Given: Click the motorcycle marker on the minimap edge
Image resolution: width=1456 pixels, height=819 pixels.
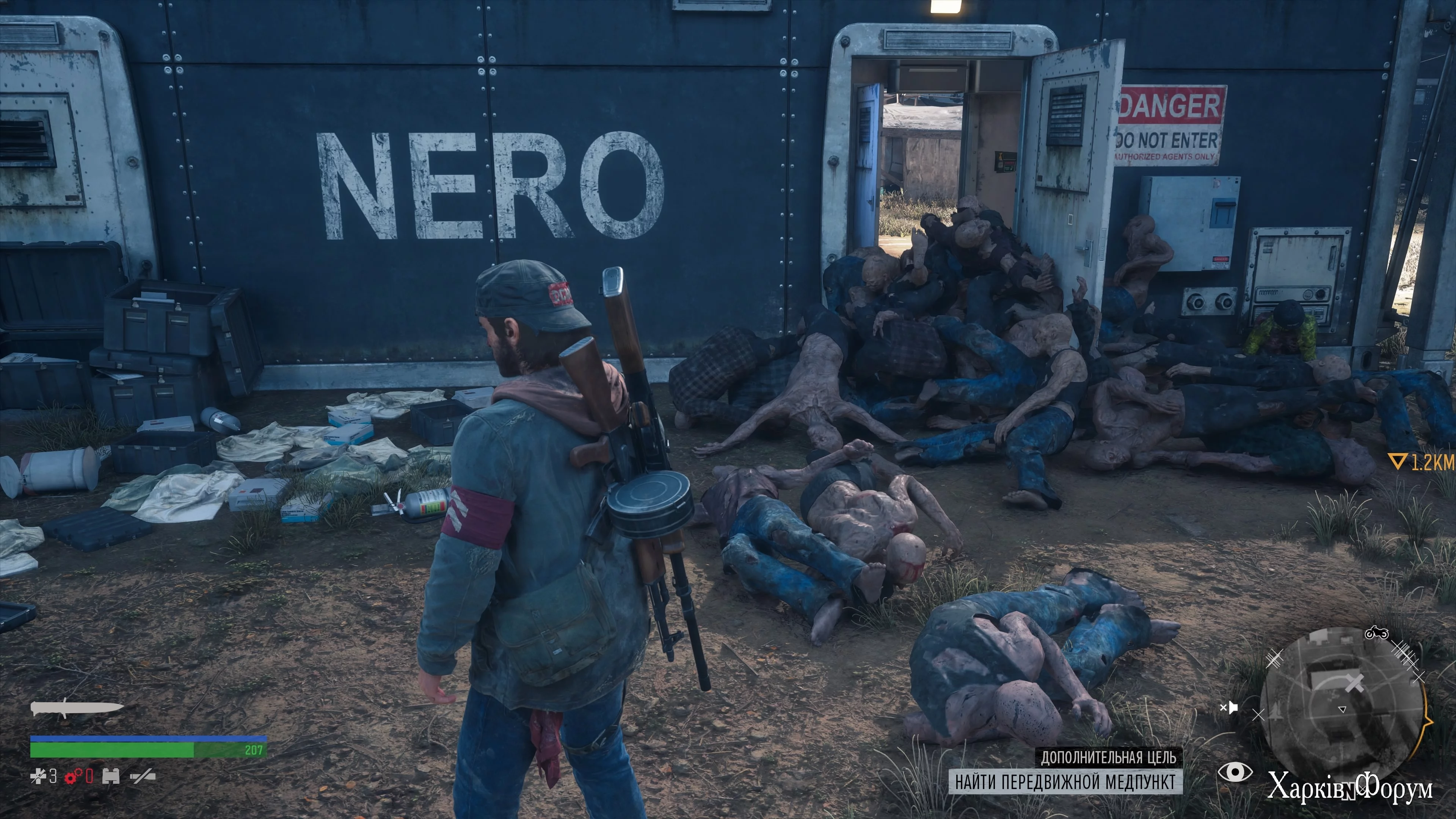Looking at the screenshot, I should (x=1376, y=633).
